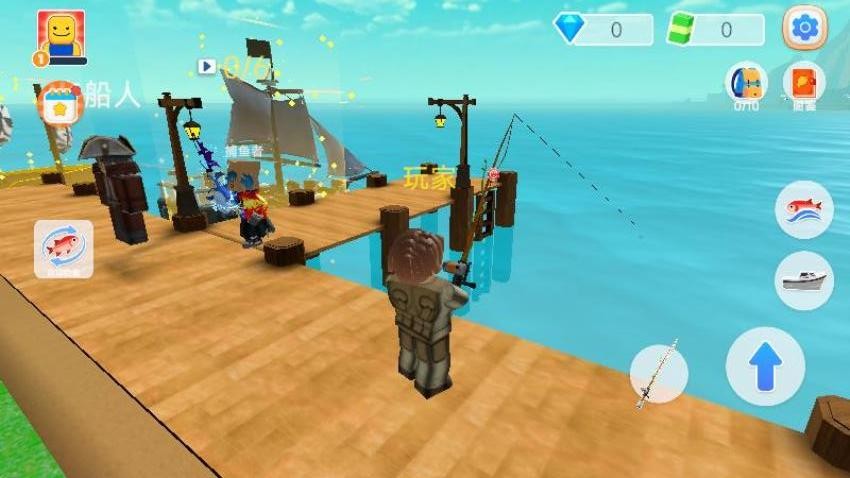
Task: Tap the green cash currency icon
Action: point(681,28)
